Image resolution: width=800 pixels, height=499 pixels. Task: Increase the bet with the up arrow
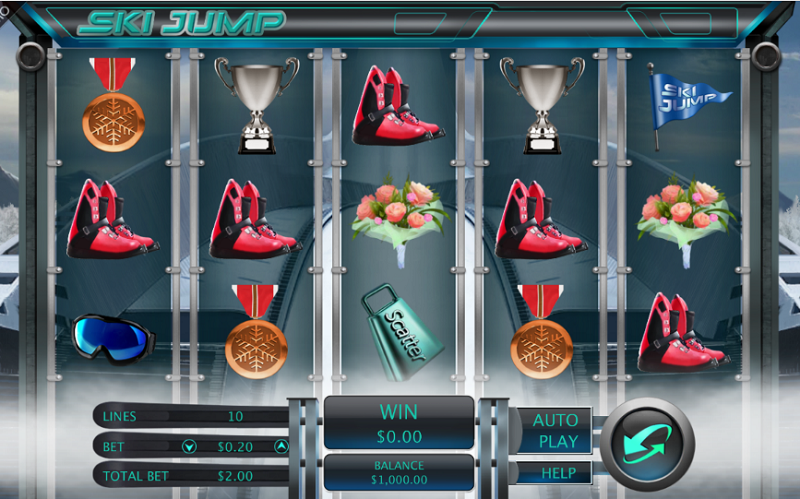(x=281, y=446)
